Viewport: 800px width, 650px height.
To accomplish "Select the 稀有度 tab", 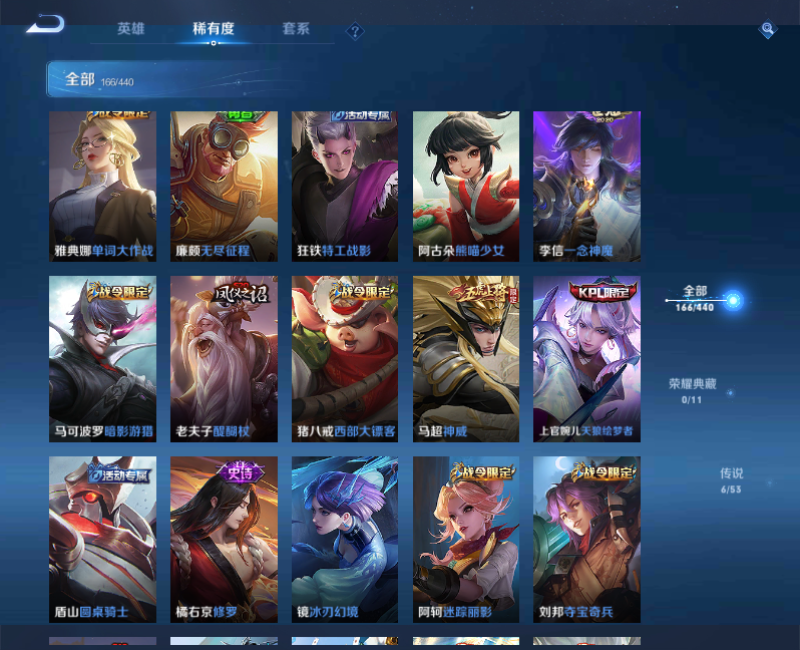I will 213,29.
